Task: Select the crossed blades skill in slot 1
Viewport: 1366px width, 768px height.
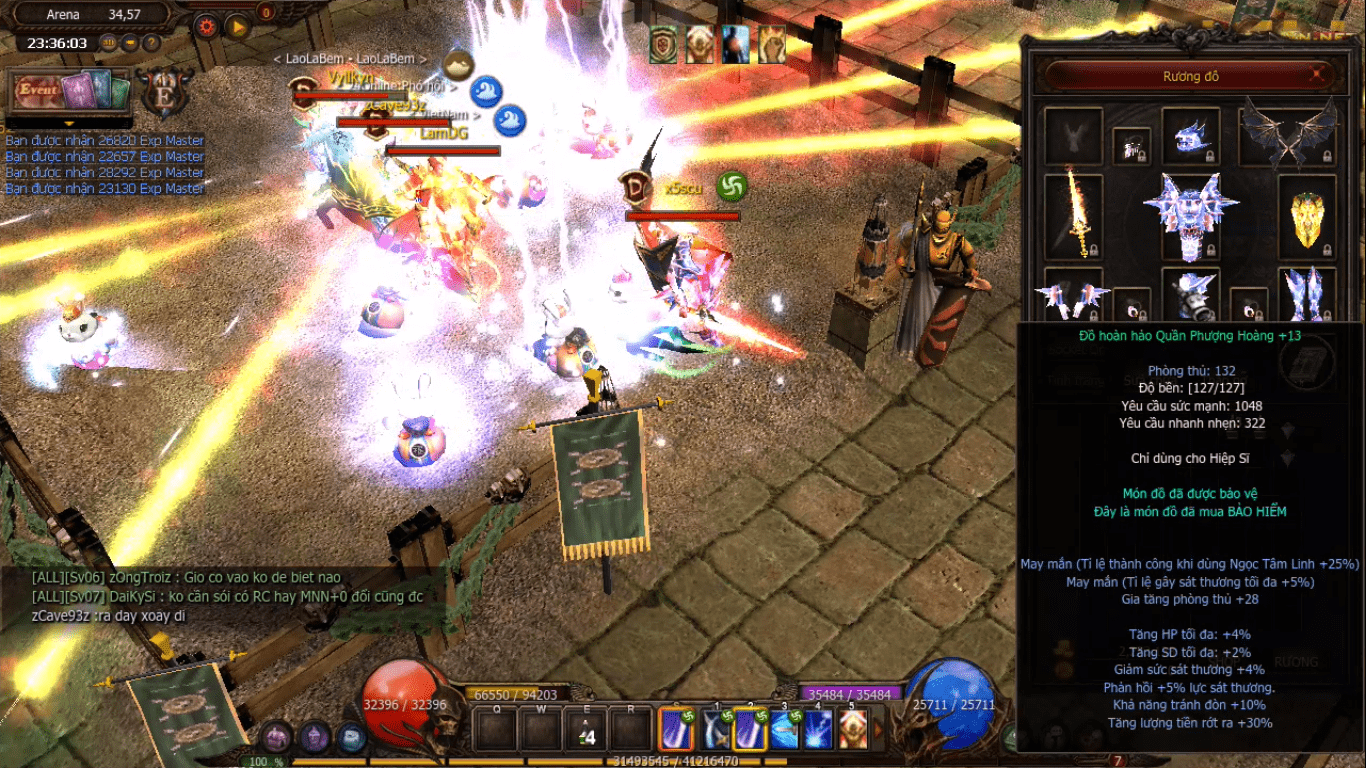Action: pos(717,729)
